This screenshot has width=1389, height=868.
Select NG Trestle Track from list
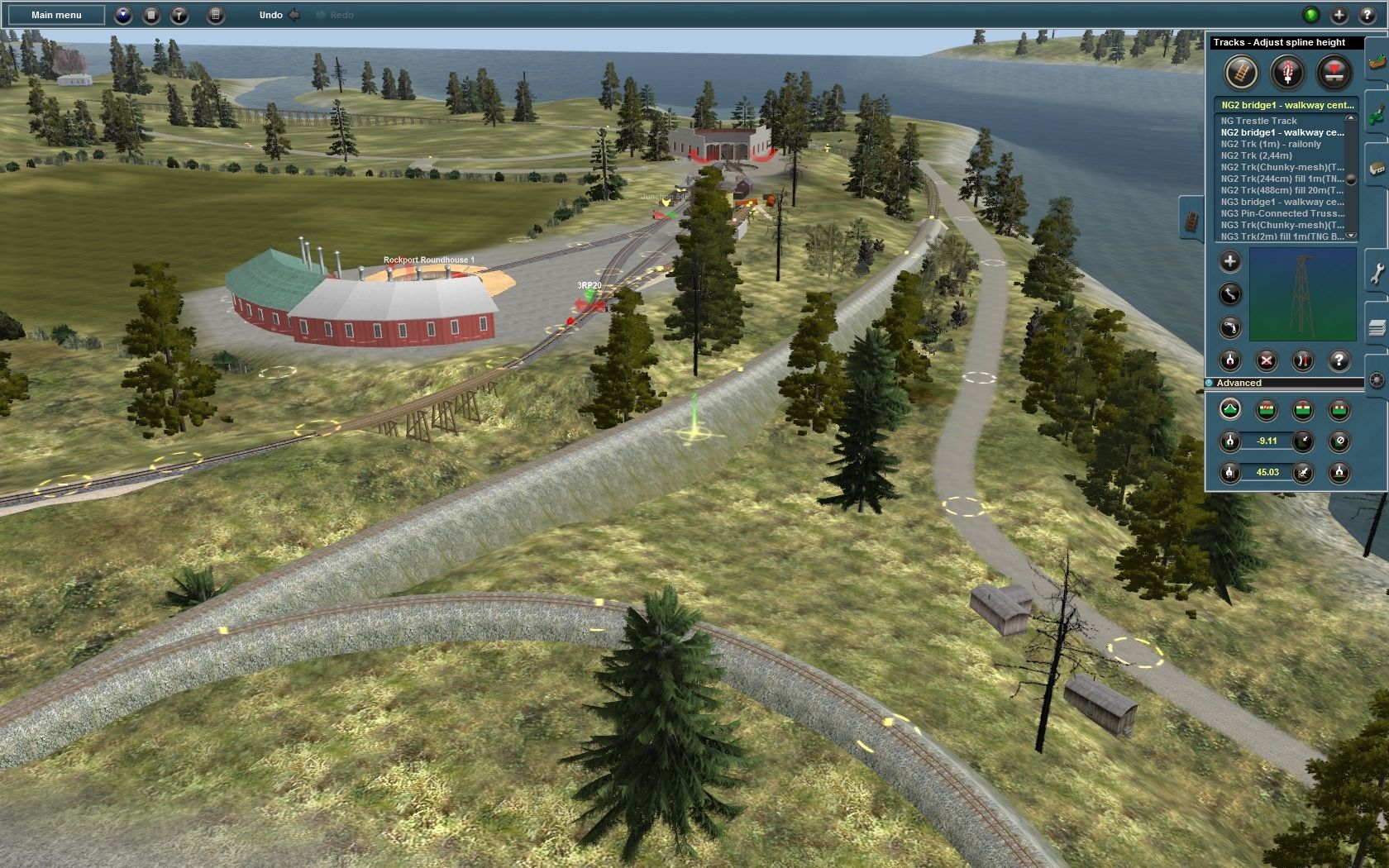point(1258,121)
